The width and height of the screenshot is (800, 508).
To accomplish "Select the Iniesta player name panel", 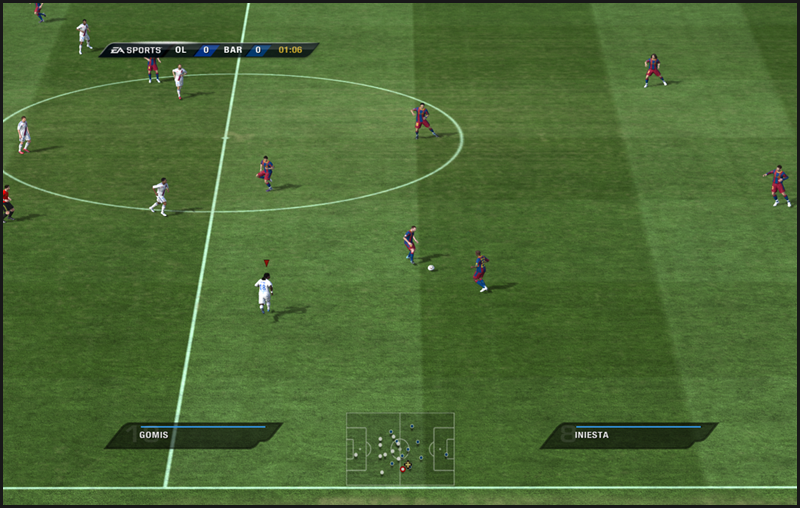I will point(629,435).
